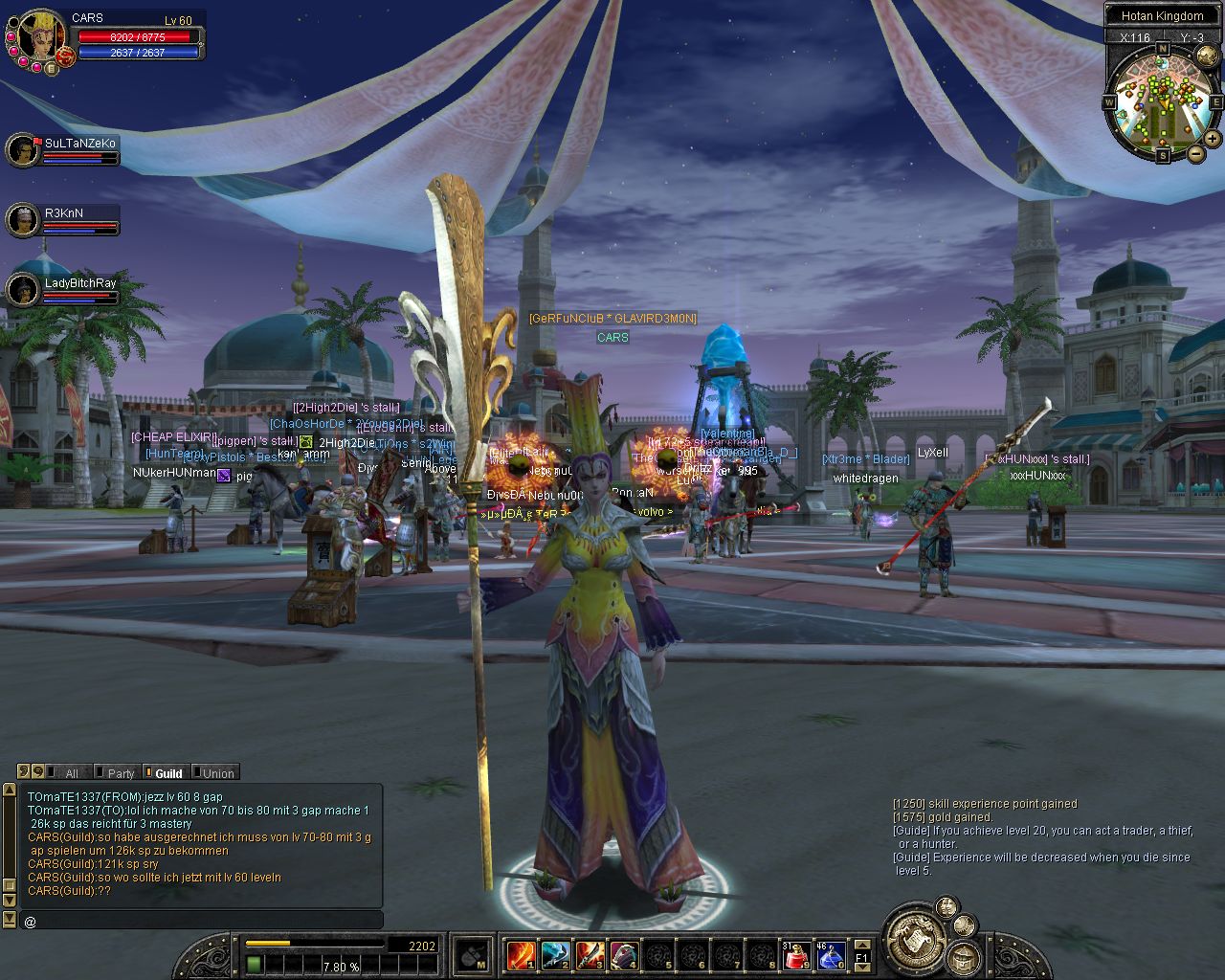
Task: Open the world map globe button
Action: click(1207, 56)
